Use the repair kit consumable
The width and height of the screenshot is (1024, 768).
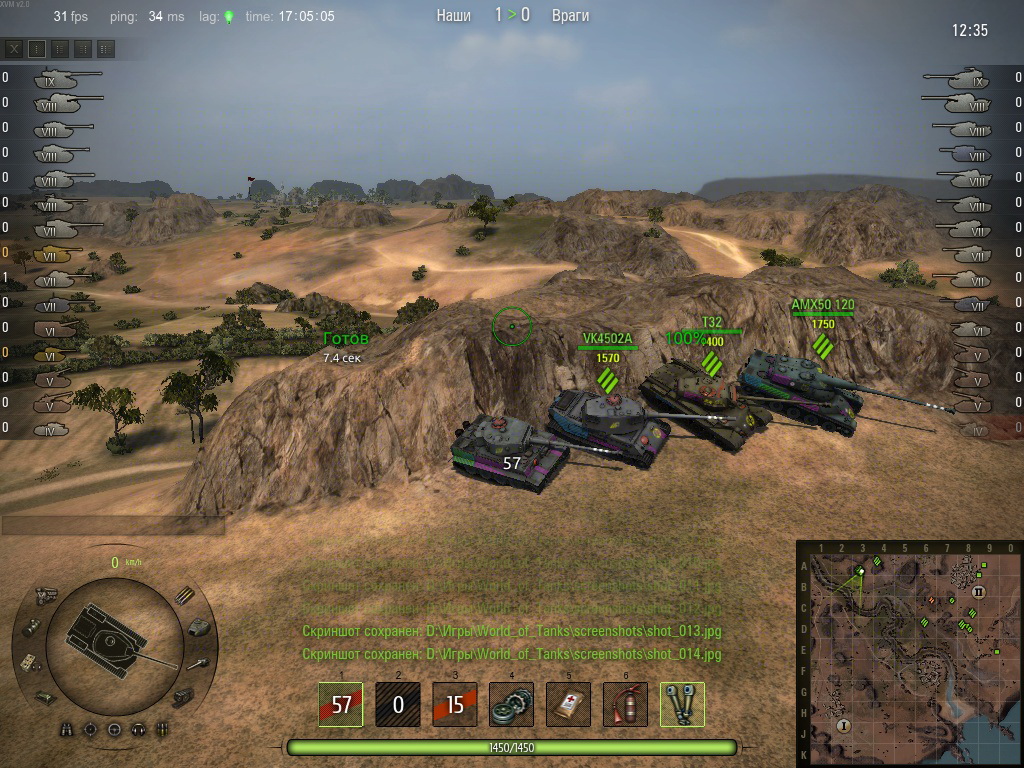tap(512, 704)
